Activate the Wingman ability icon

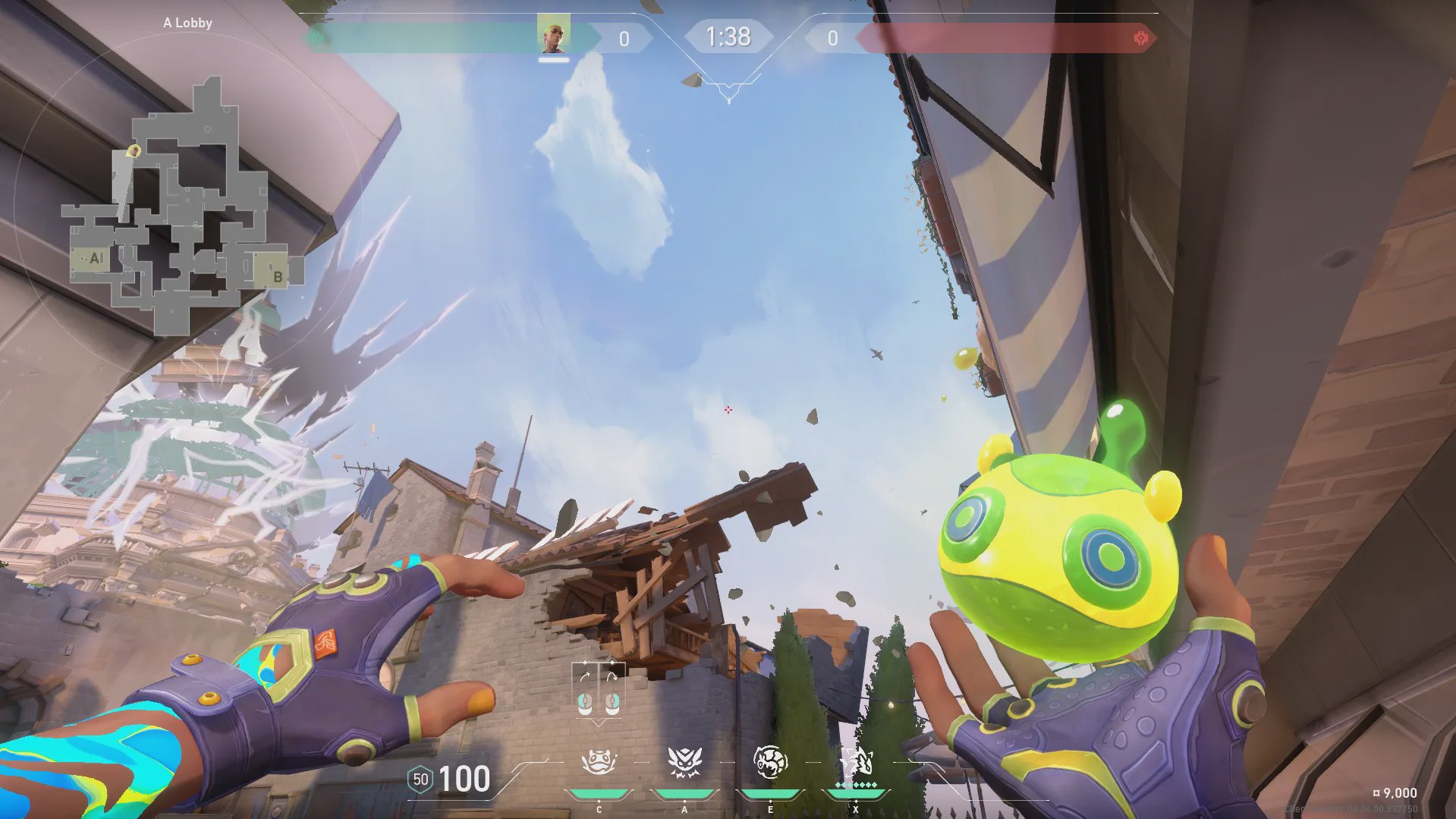[x=684, y=762]
